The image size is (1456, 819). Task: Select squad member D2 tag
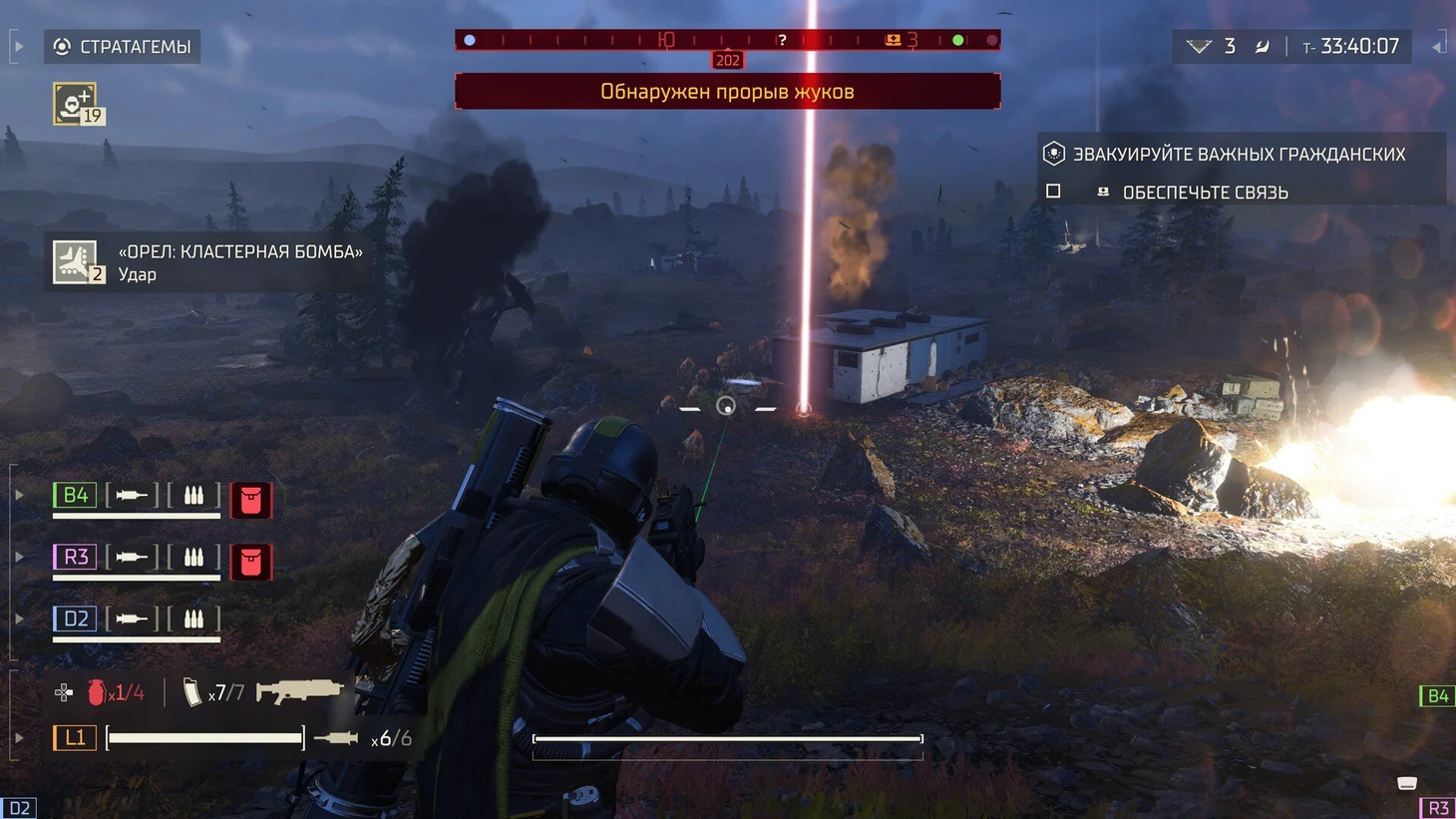pos(75,618)
